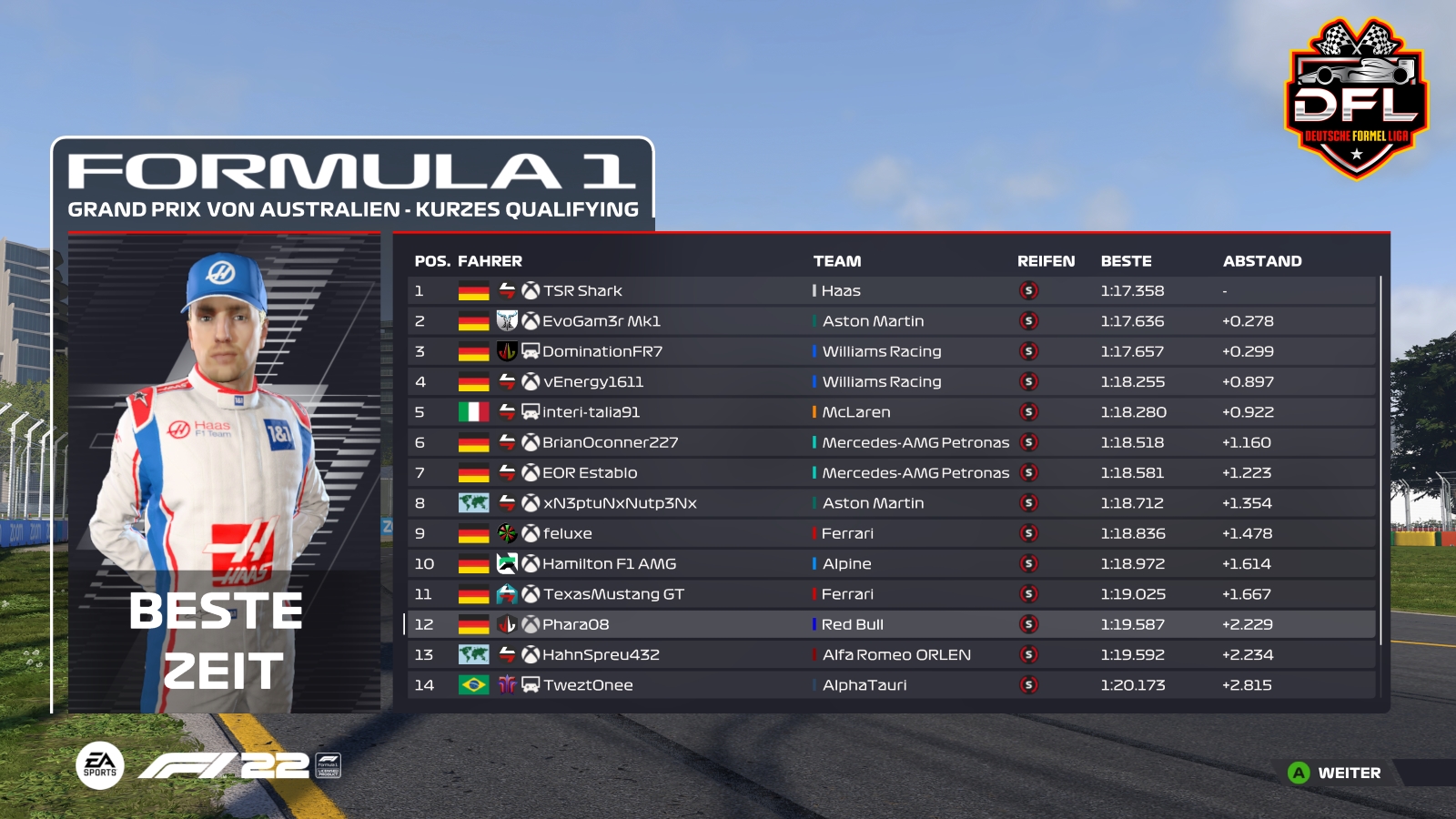The image size is (1456, 819).
Task: Select the interi-talia91 driver row
Action: (x=591, y=412)
